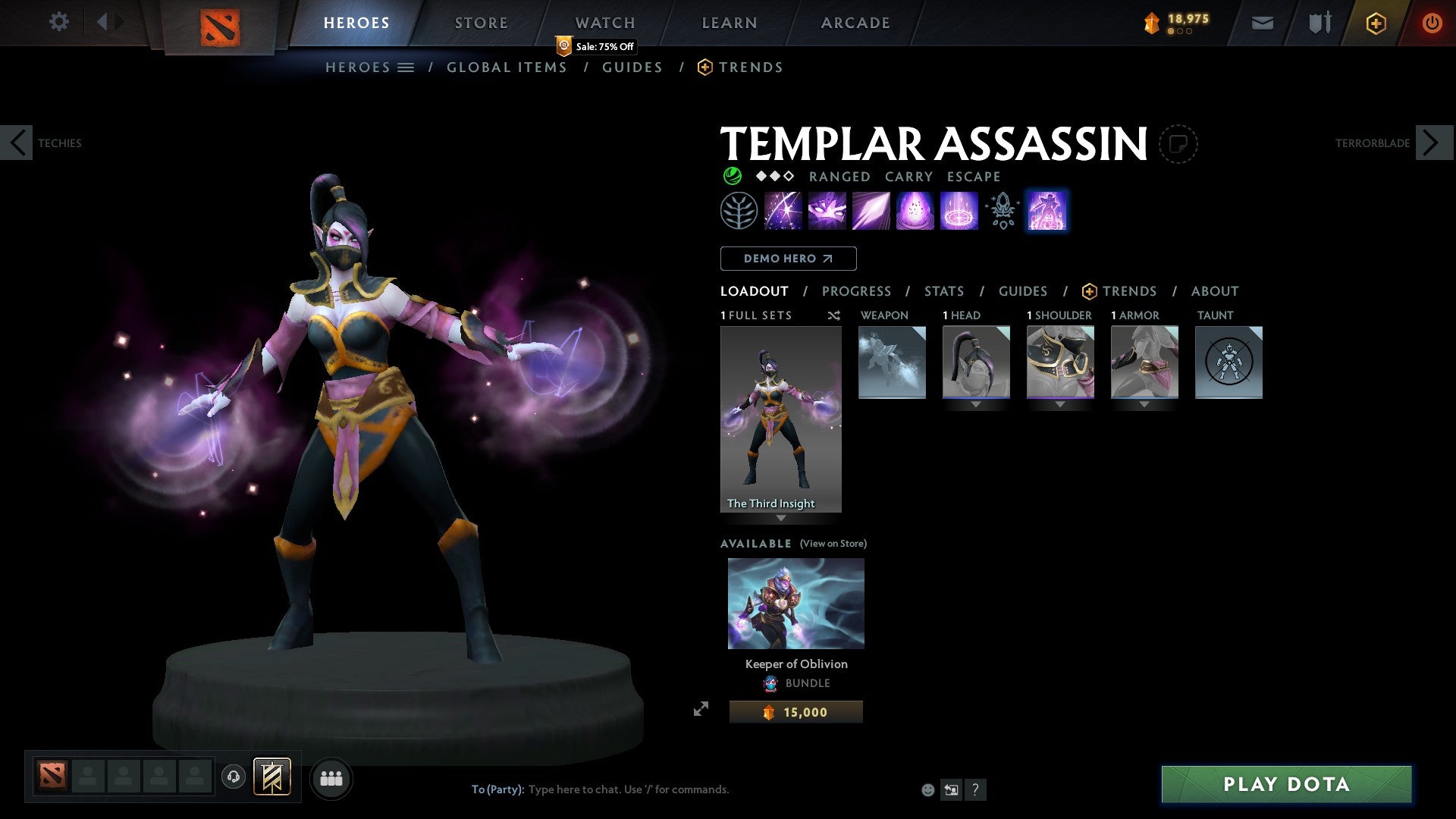1456x819 pixels.
Task: Open the Dota Plus shield icon
Action: tap(1375, 23)
